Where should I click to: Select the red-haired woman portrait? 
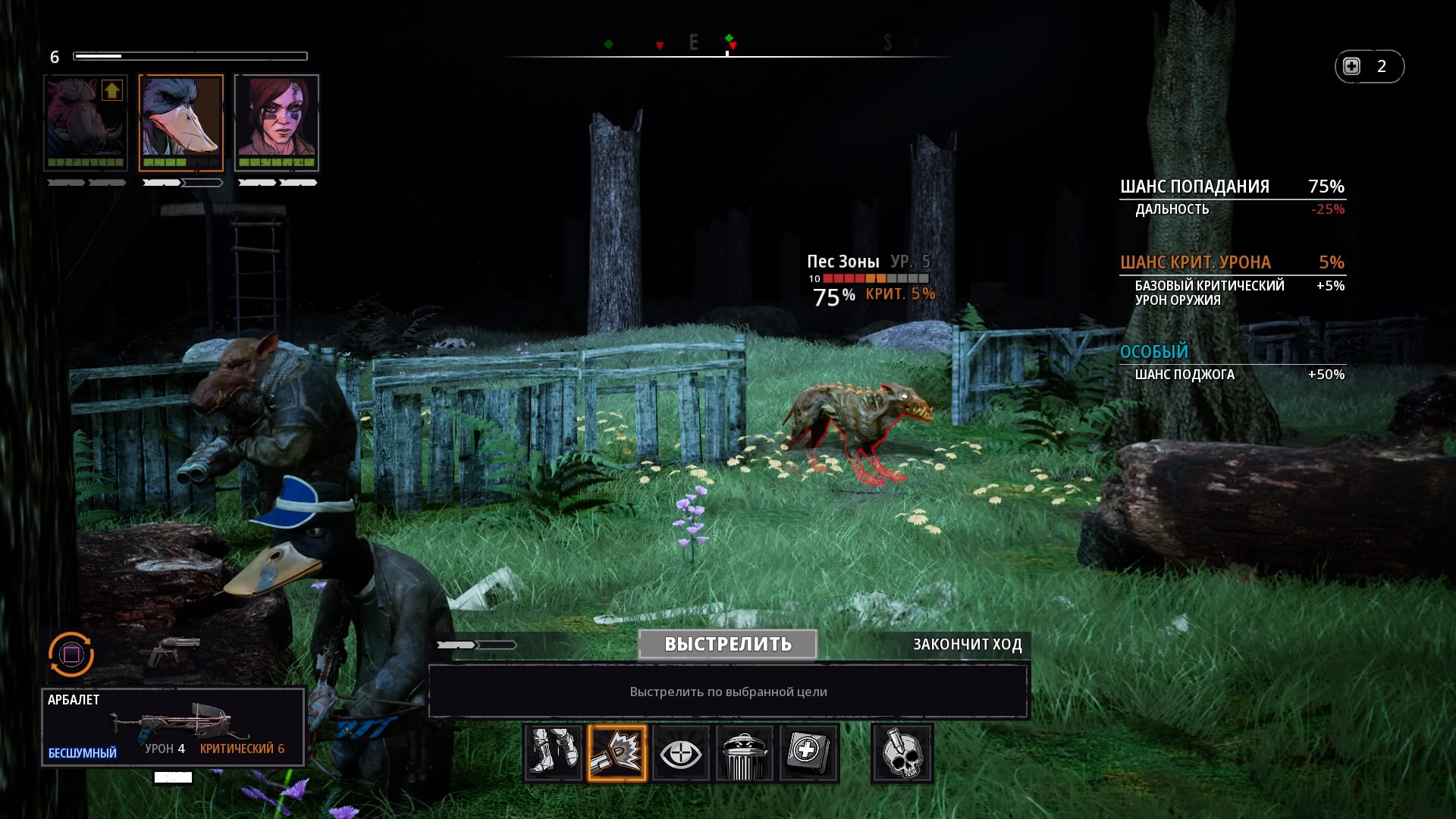[x=277, y=121]
